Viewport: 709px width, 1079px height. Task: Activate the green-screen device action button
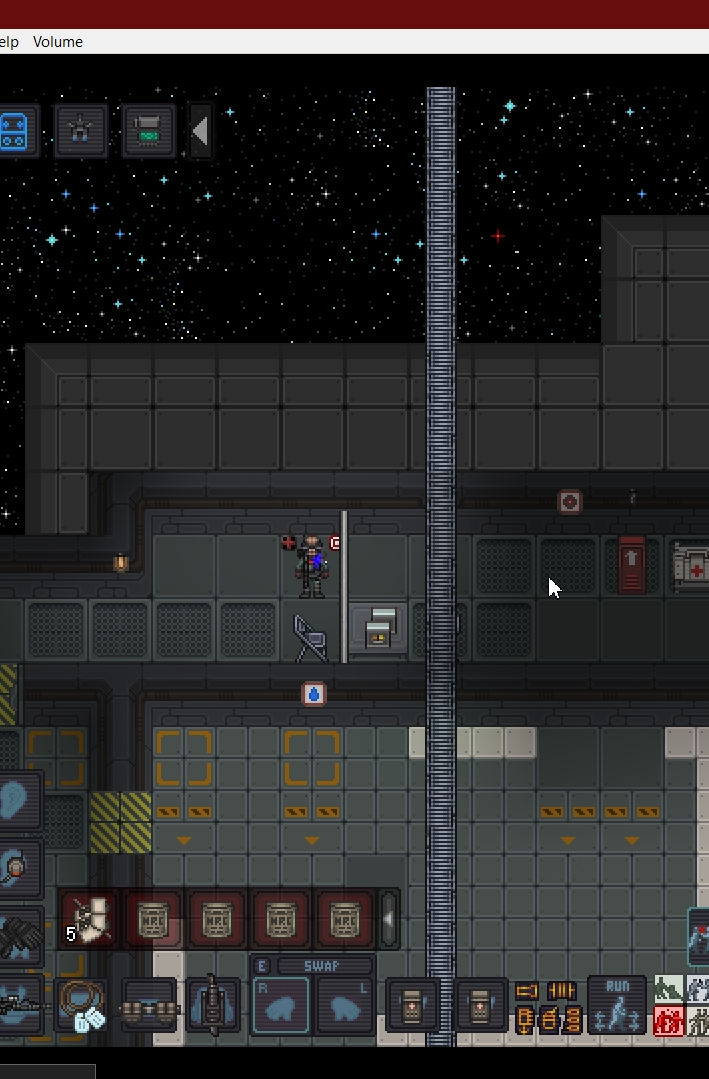(148, 131)
